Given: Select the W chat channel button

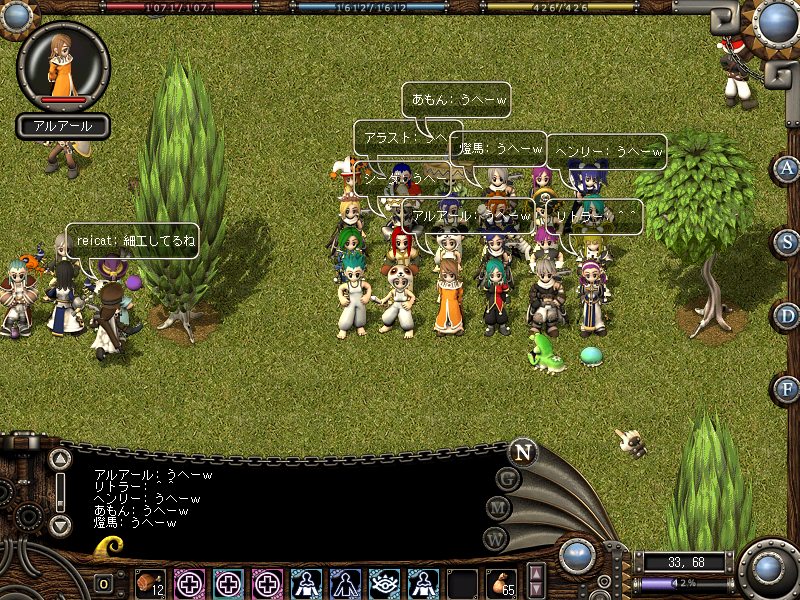Looking at the screenshot, I should point(494,537).
